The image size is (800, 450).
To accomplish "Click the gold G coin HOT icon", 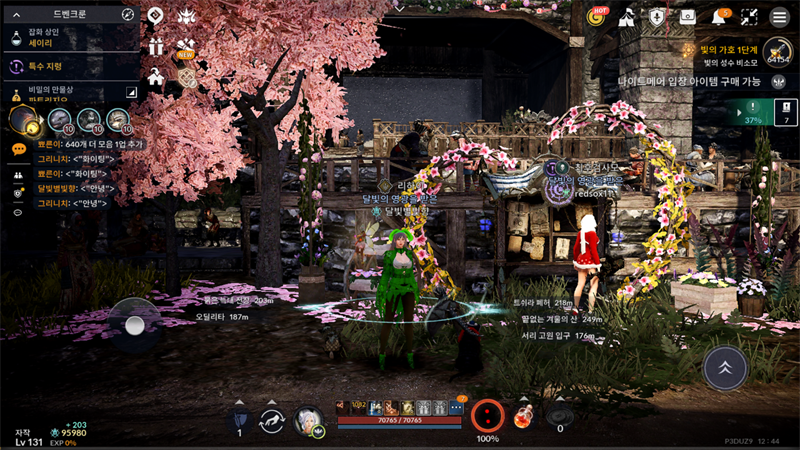I will point(596,17).
